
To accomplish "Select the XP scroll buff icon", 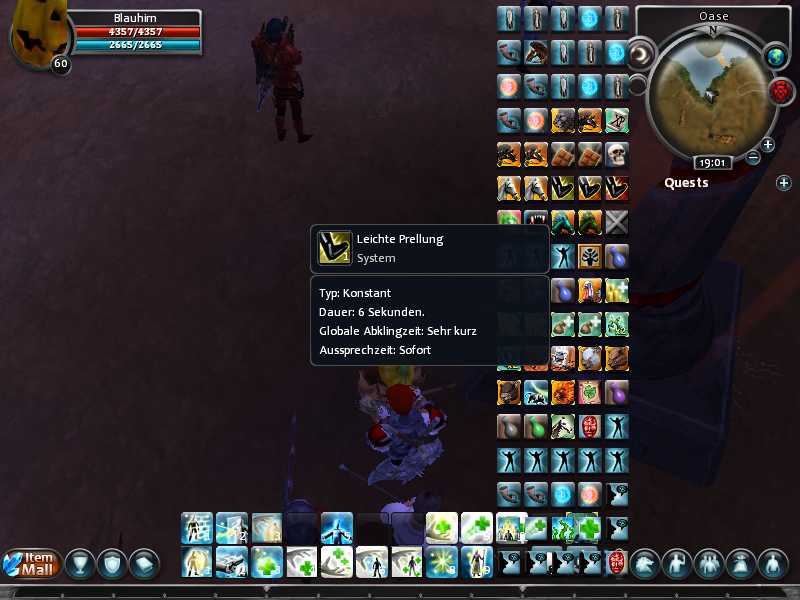I will point(617,121).
